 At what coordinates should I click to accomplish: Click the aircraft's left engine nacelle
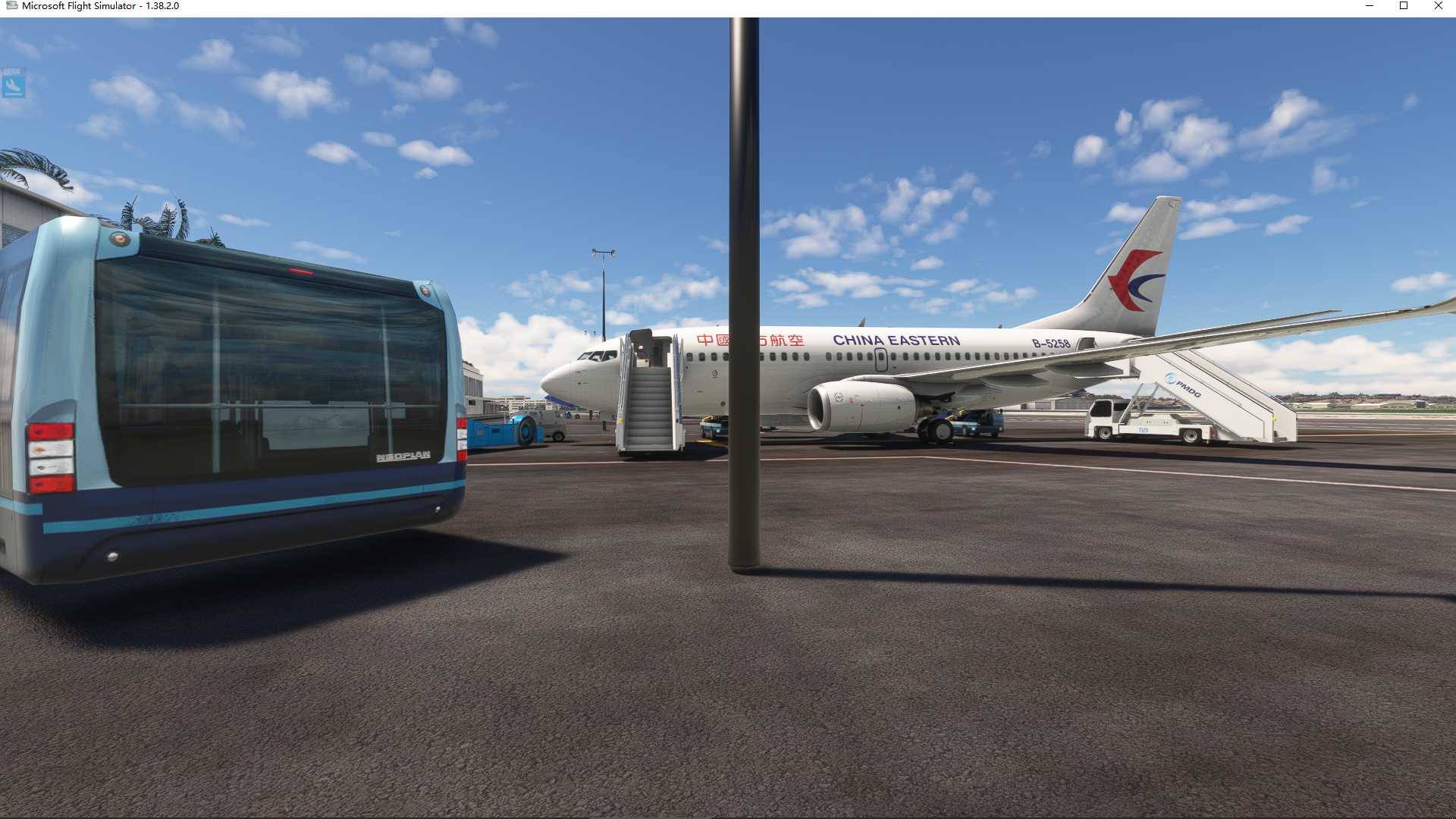(x=857, y=404)
